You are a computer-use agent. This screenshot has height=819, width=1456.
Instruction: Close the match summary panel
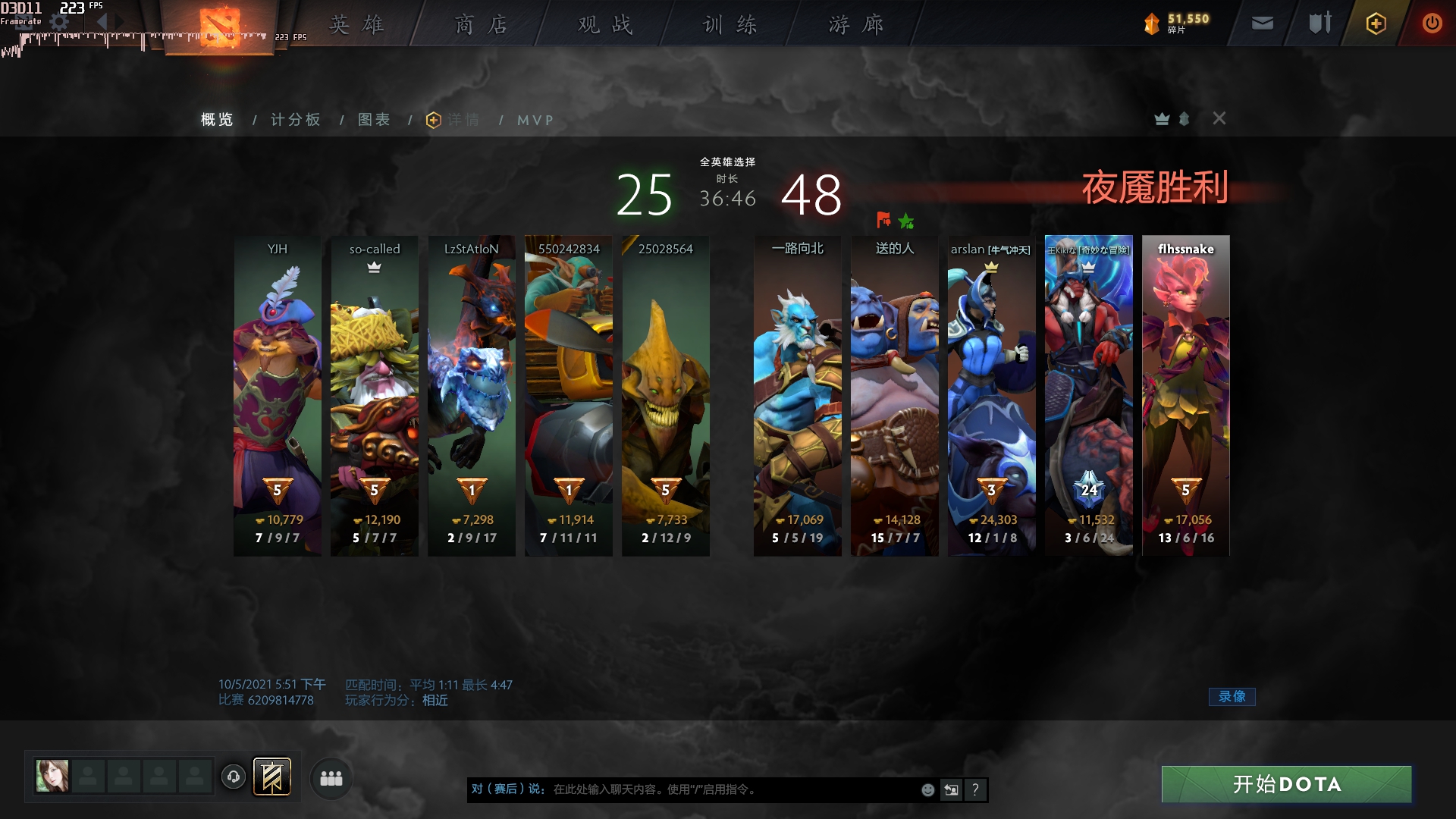coord(1219,118)
